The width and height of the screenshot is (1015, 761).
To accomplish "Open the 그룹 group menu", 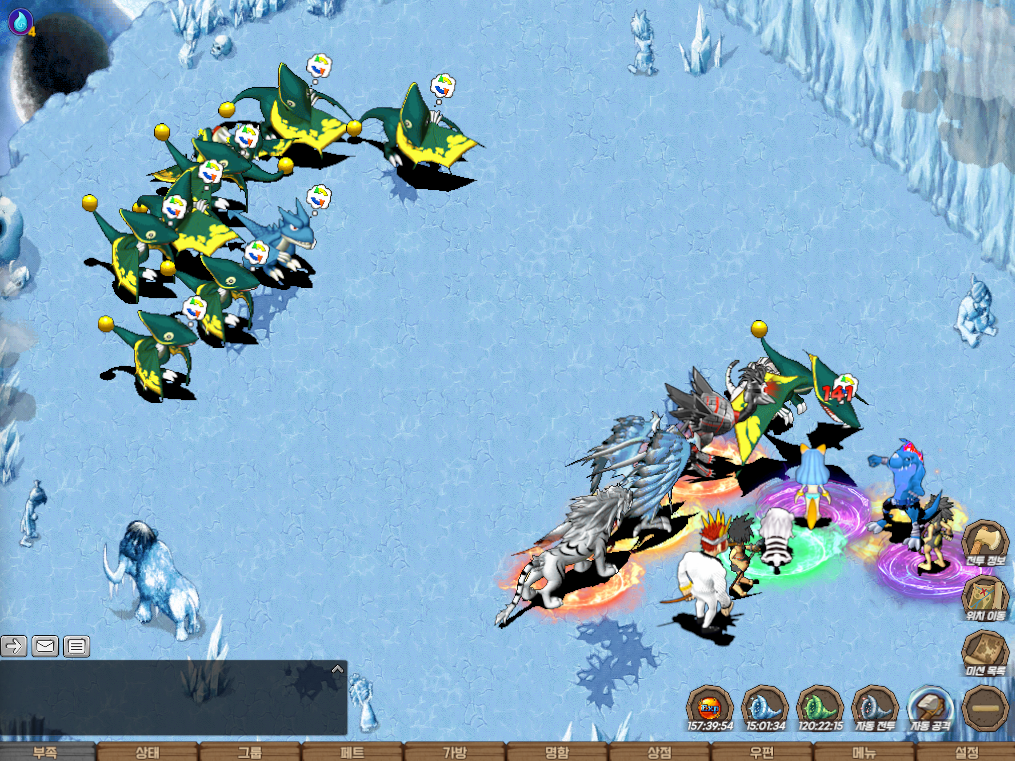I will pos(250,752).
